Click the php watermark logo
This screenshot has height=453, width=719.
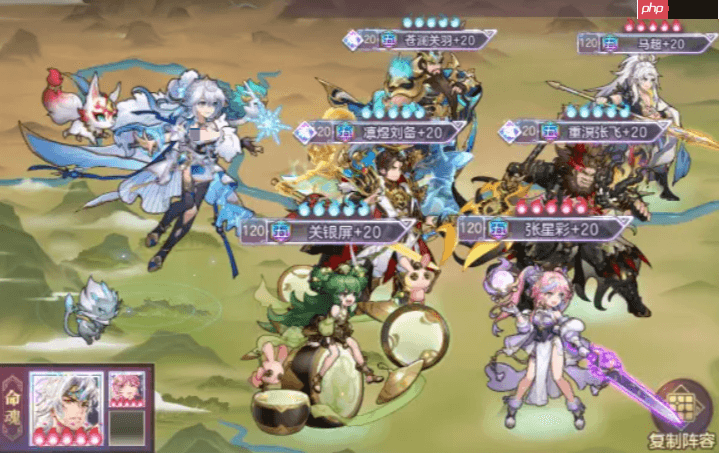click(653, 9)
